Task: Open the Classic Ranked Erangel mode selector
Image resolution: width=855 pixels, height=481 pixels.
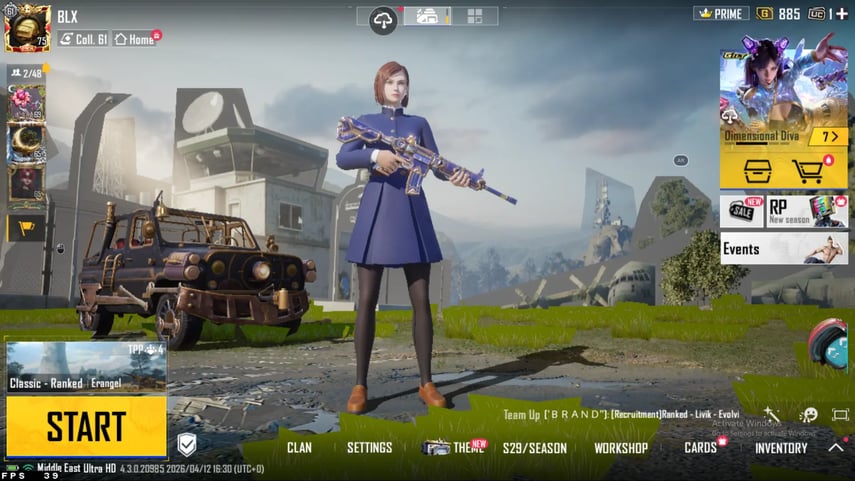Action: [86, 366]
